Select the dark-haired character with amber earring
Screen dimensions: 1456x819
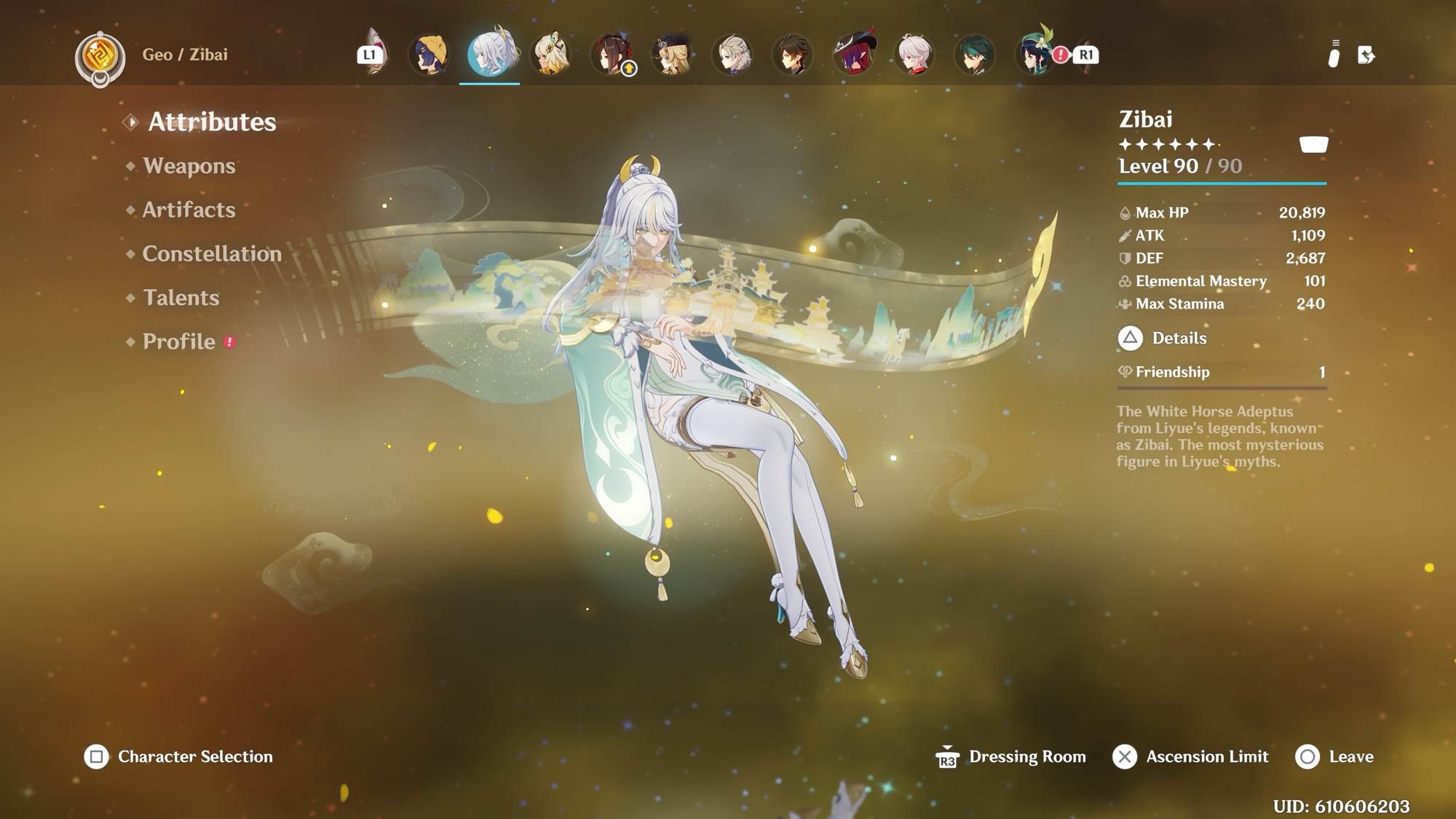coord(793,54)
